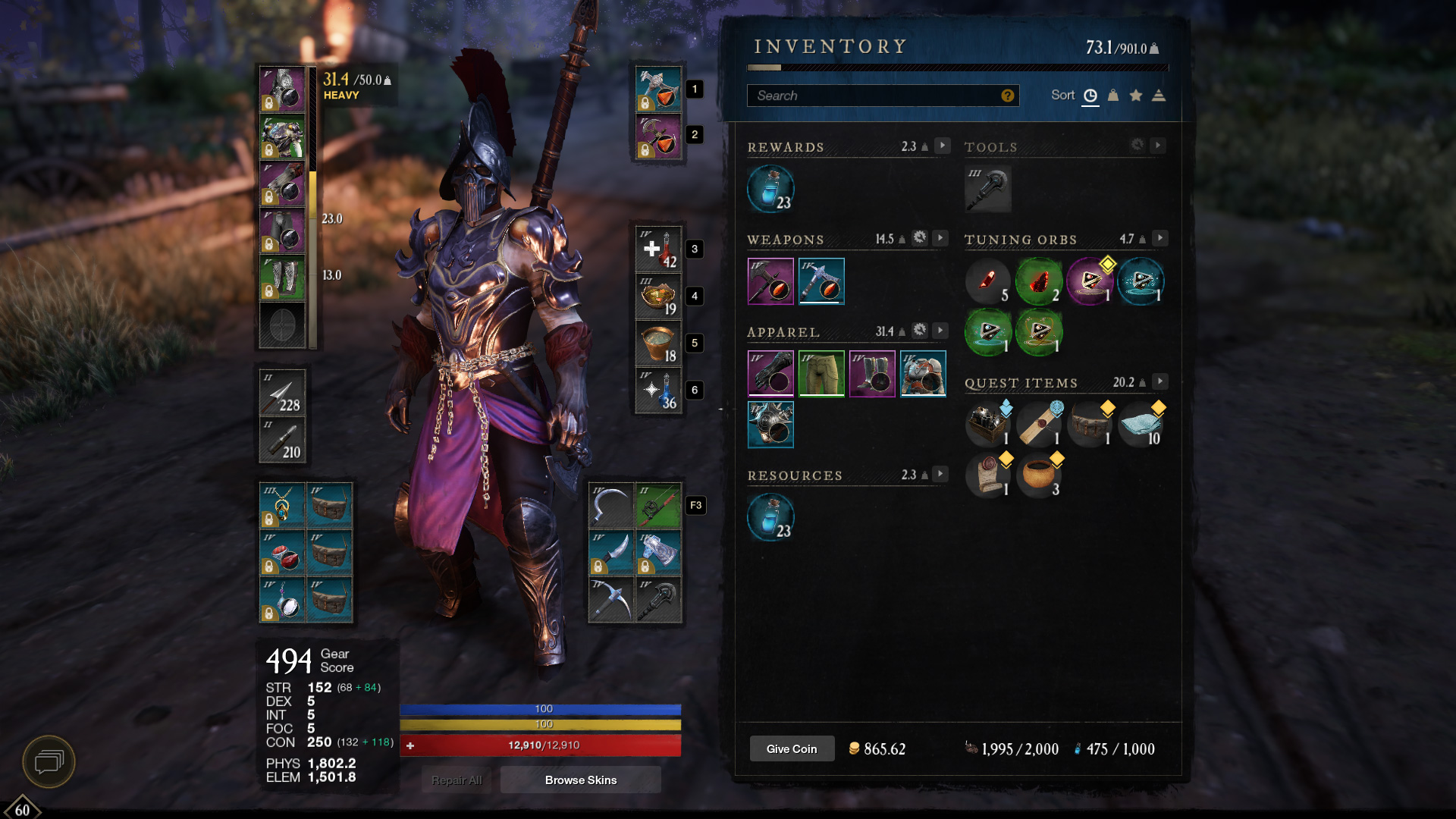1456x819 pixels.
Task: Focus the inventory Search field
Action: [x=876, y=96]
